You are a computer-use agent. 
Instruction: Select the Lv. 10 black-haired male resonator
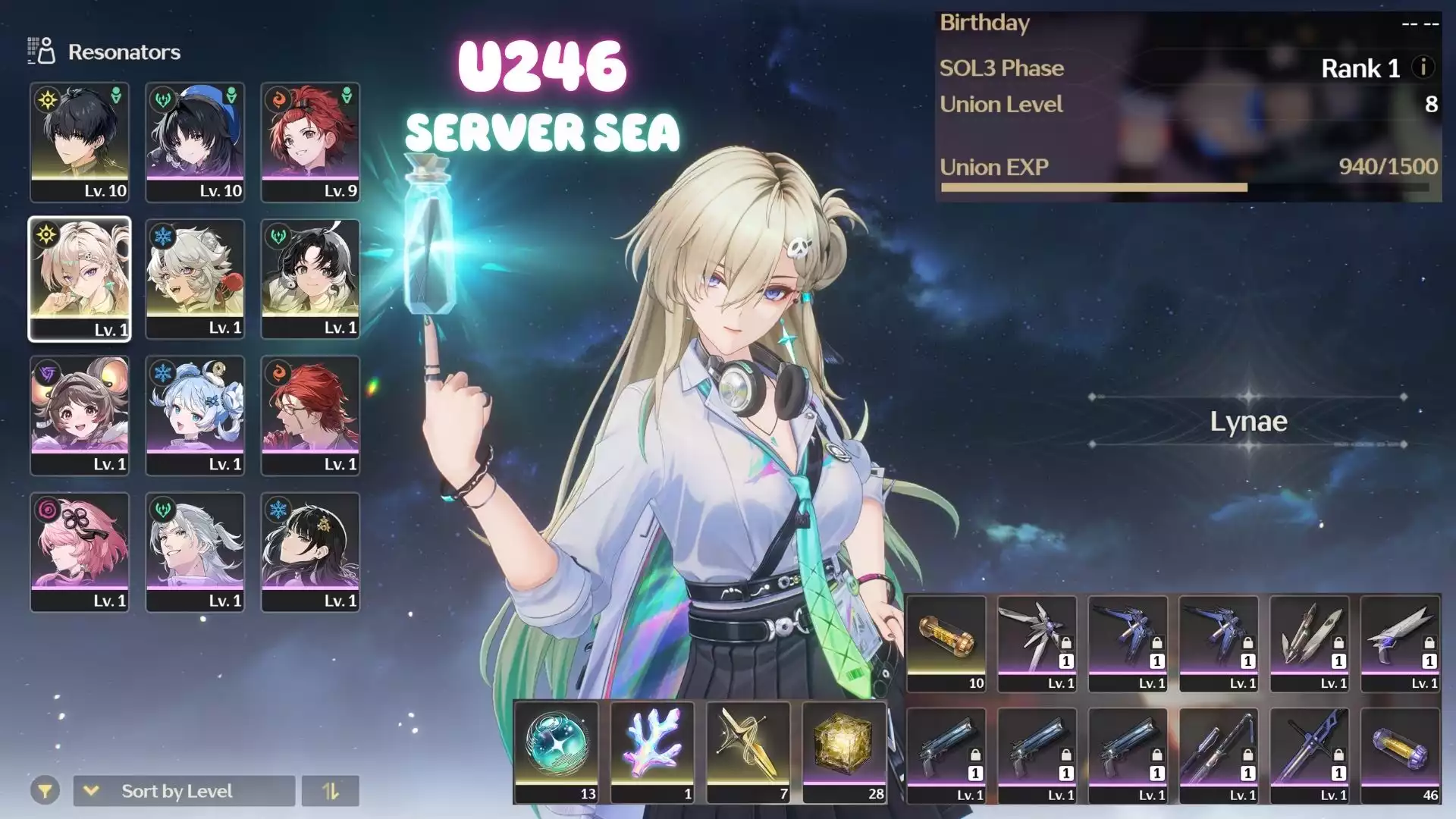[x=80, y=142]
